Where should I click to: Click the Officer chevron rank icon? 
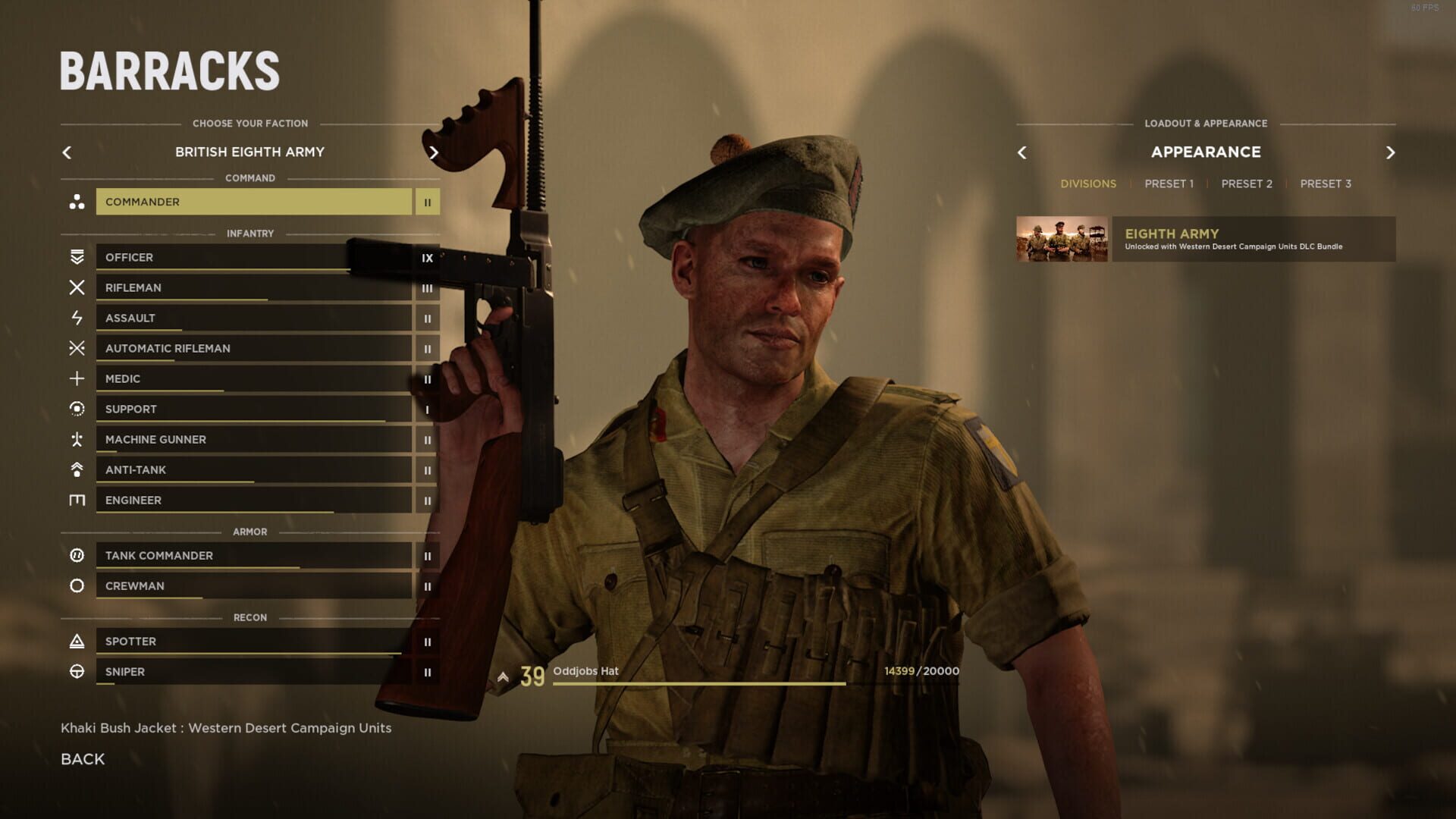pos(76,257)
